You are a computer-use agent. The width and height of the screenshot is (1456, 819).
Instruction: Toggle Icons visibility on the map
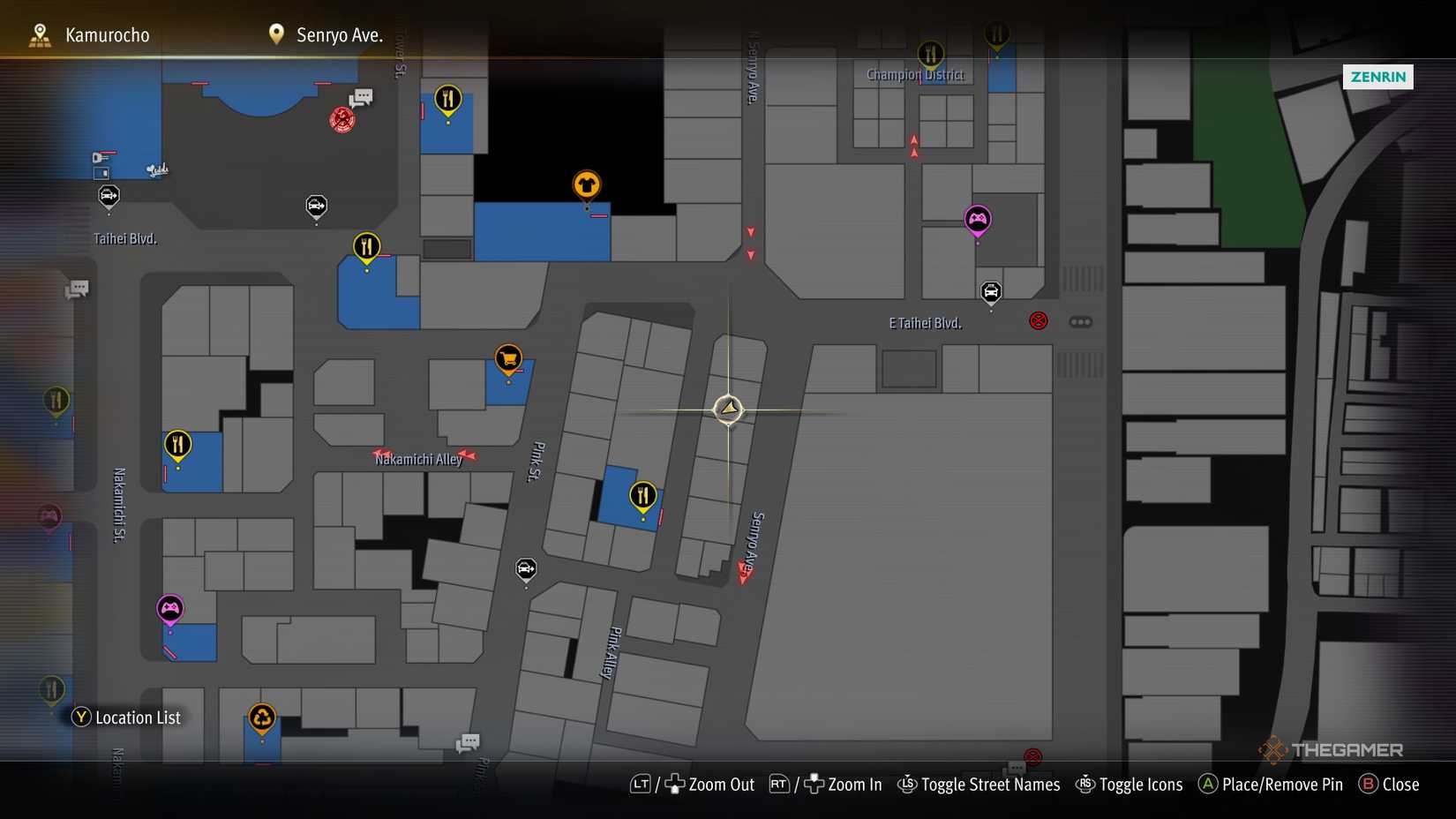(1130, 784)
